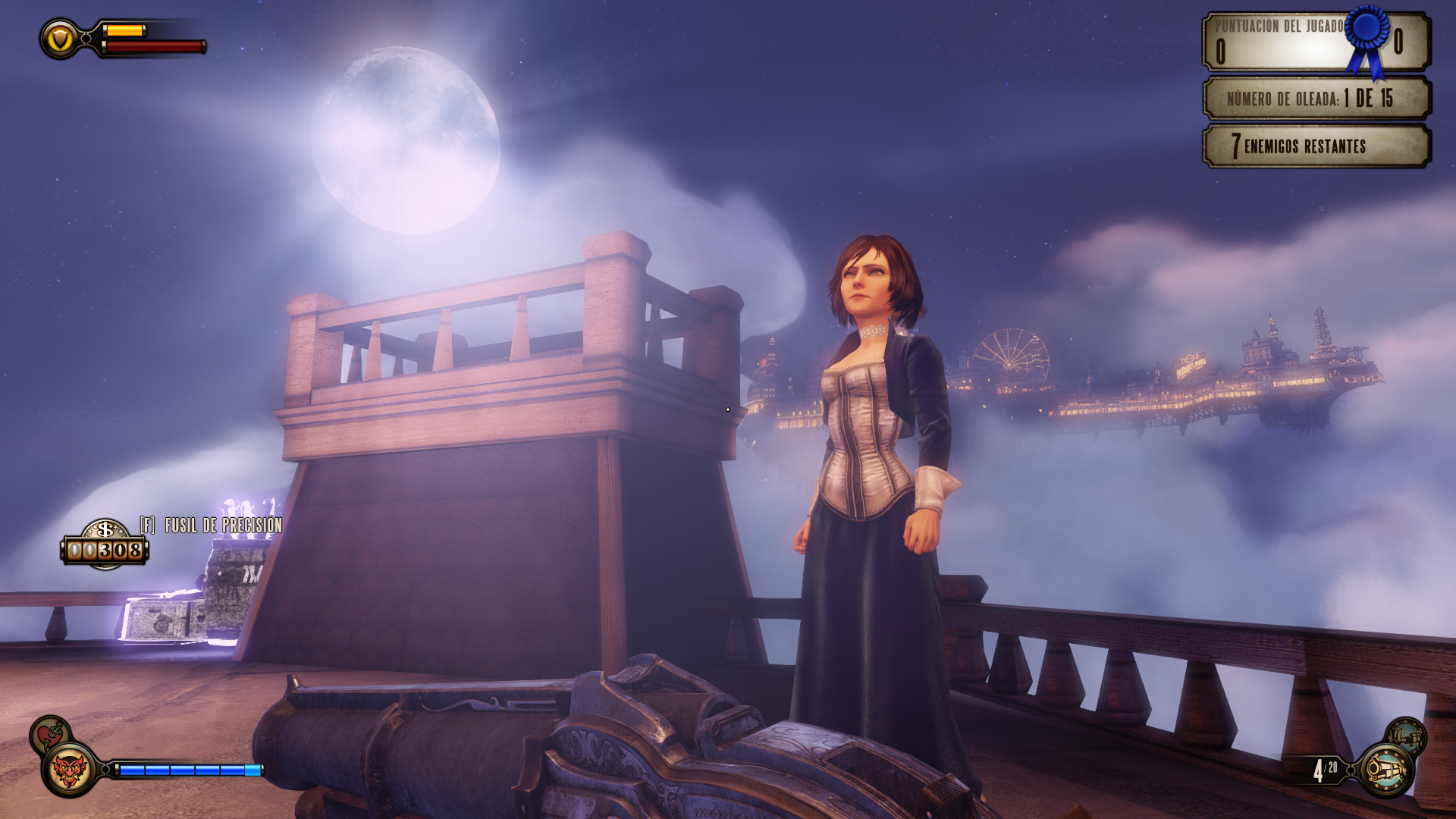Viewport: 1456px width, 819px height.
Task: Click the blue ribbon rosette badge
Action: tap(1368, 36)
